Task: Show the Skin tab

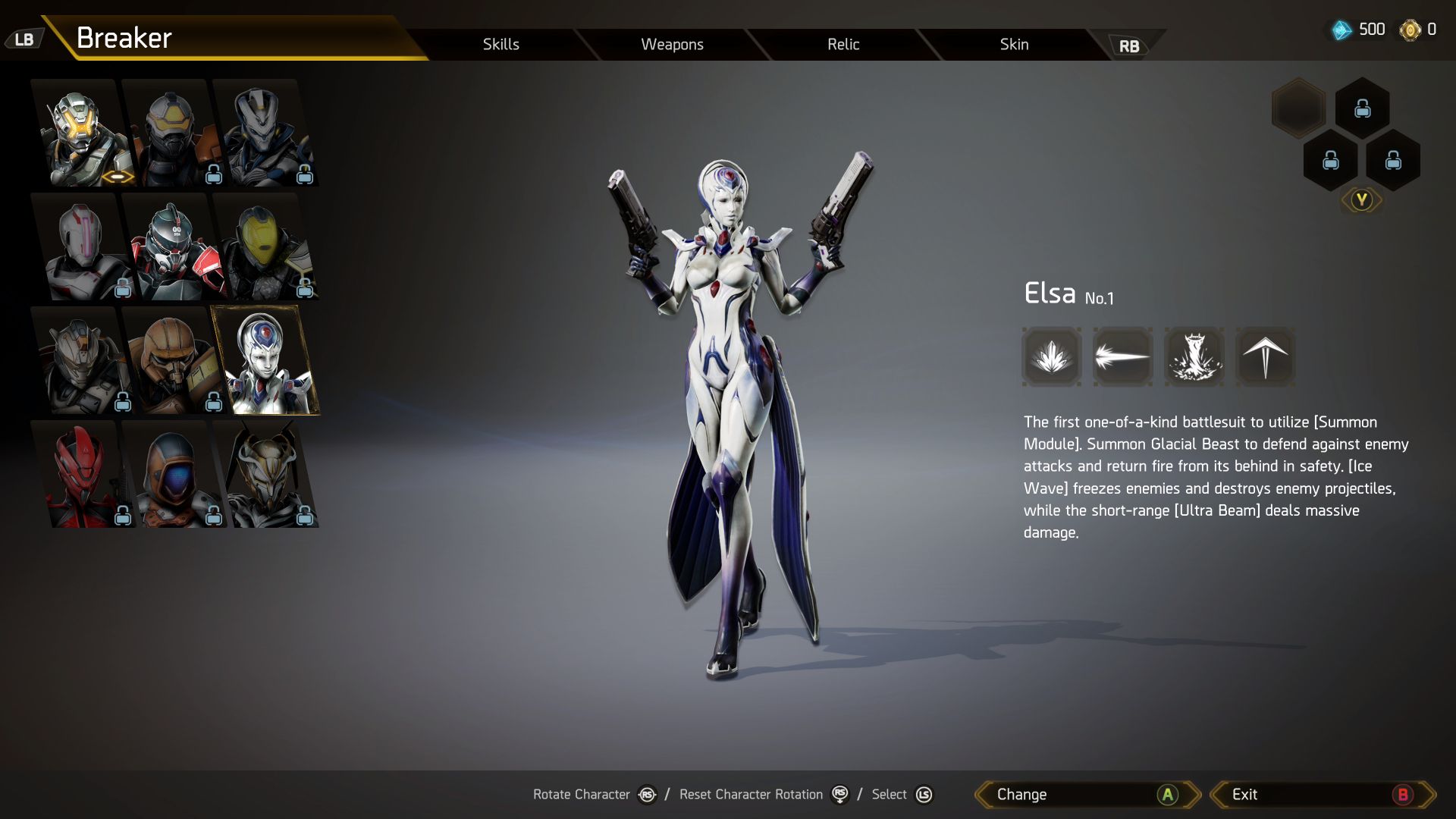Action: click(x=1014, y=44)
